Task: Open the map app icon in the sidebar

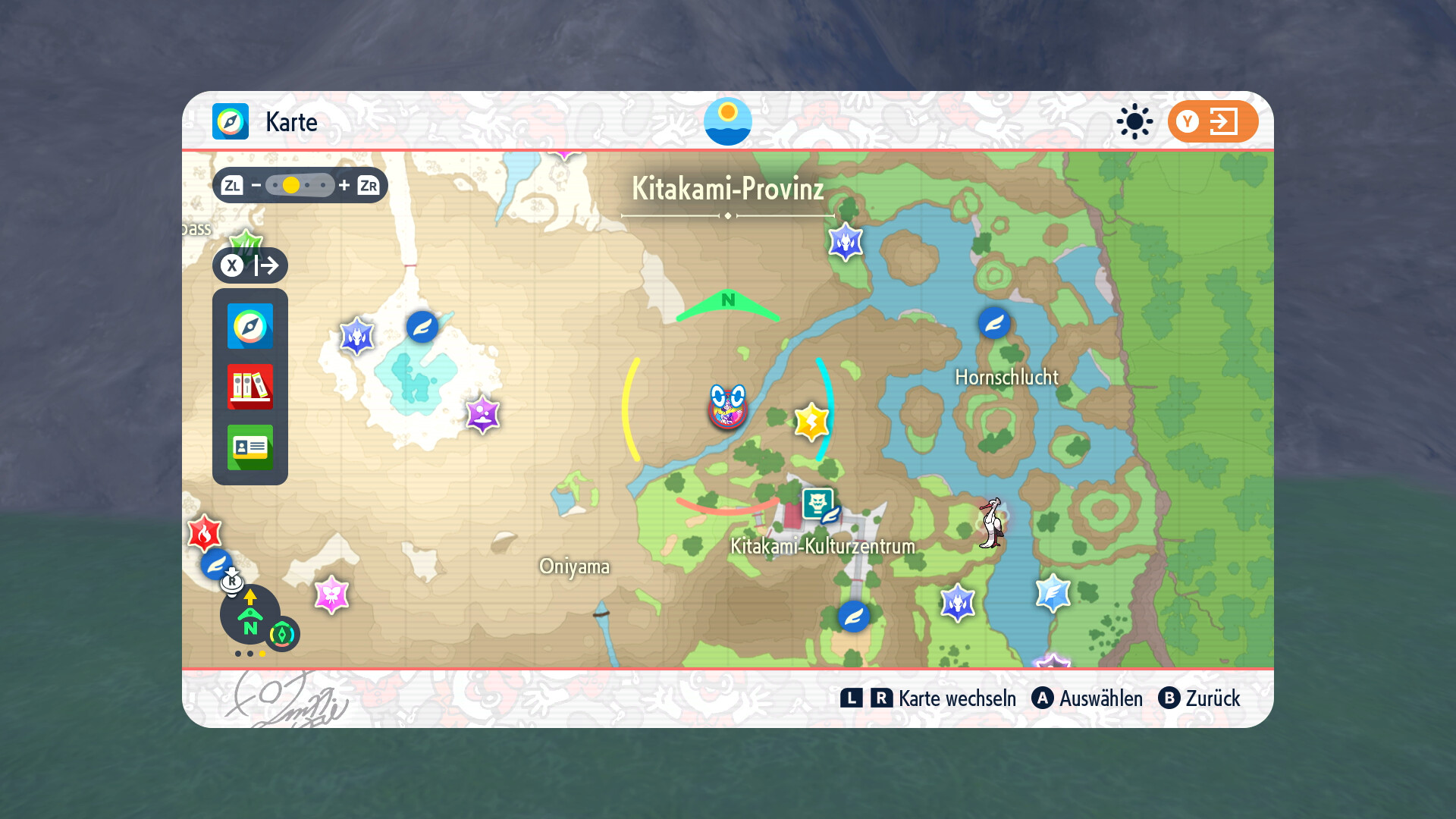Action: tap(250, 326)
